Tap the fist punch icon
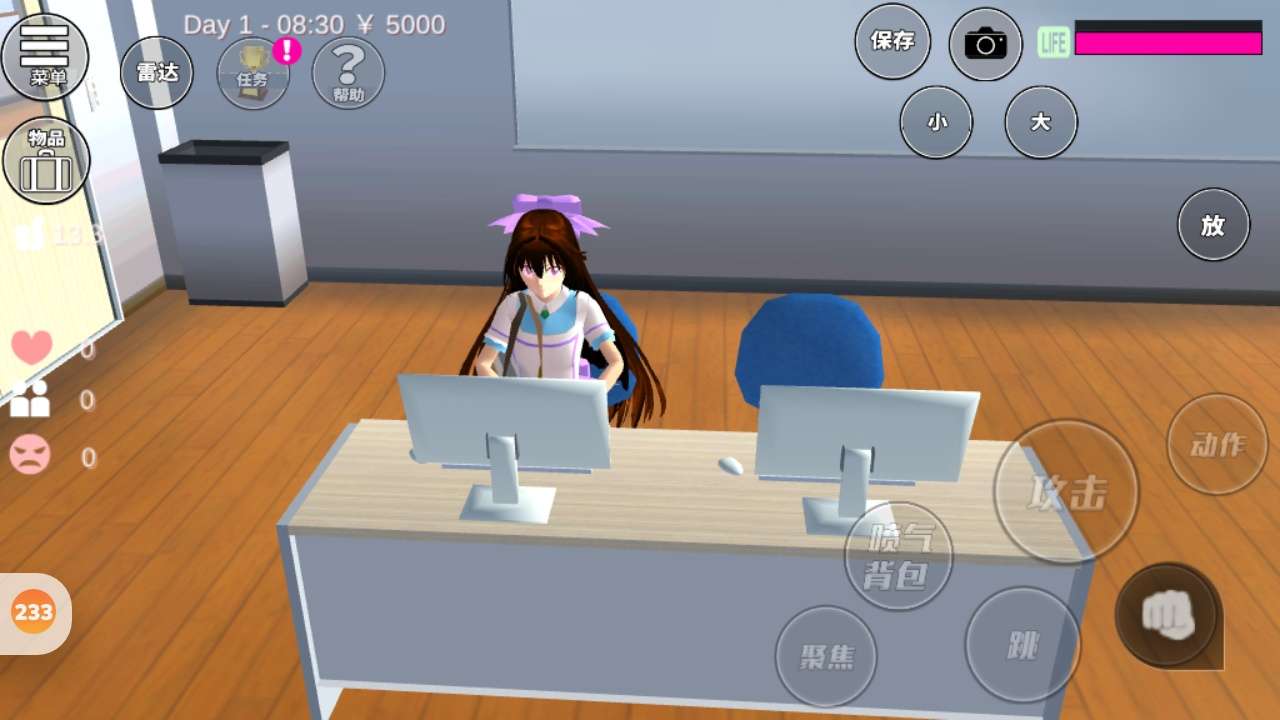This screenshot has width=1280, height=720. (x=1167, y=614)
